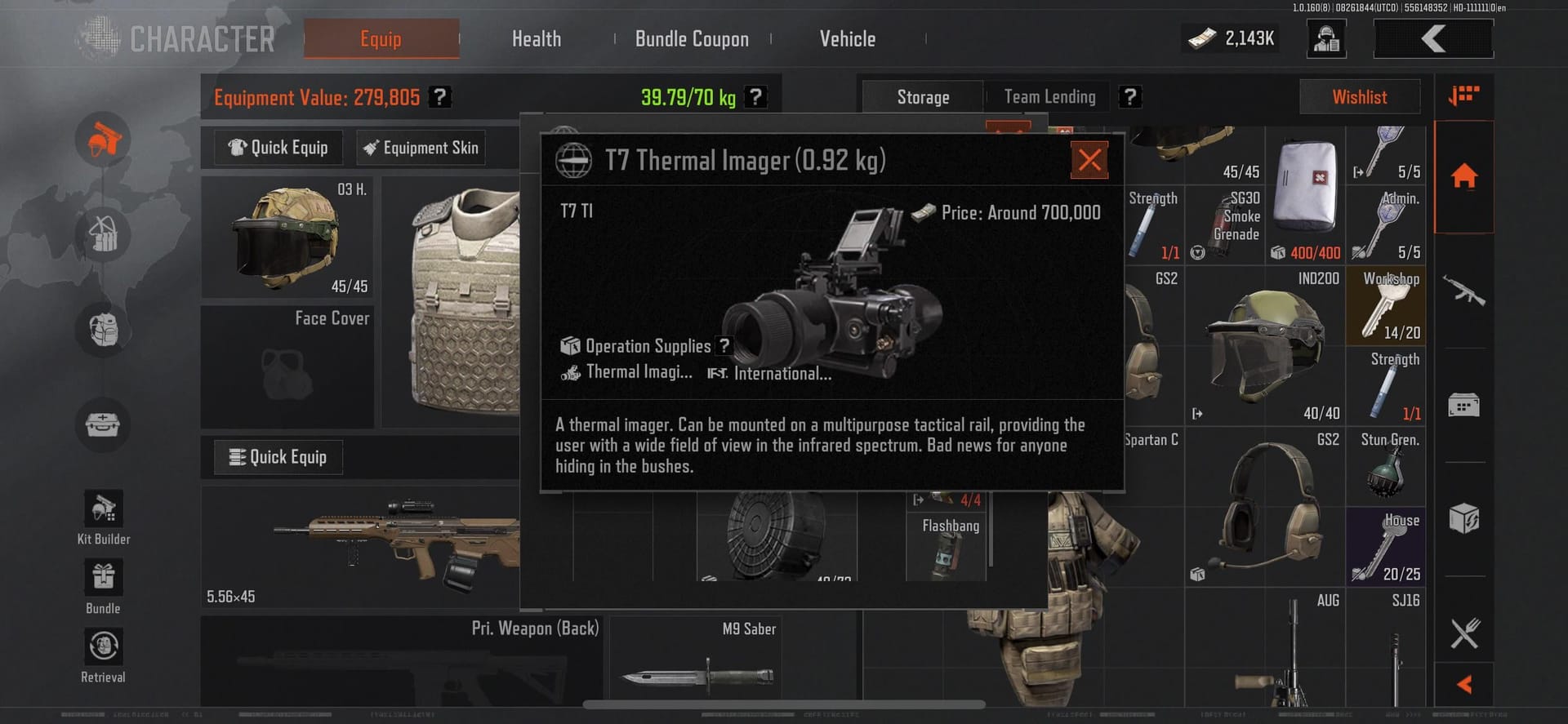
Task: Click the weight limit help icon
Action: [756, 97]
